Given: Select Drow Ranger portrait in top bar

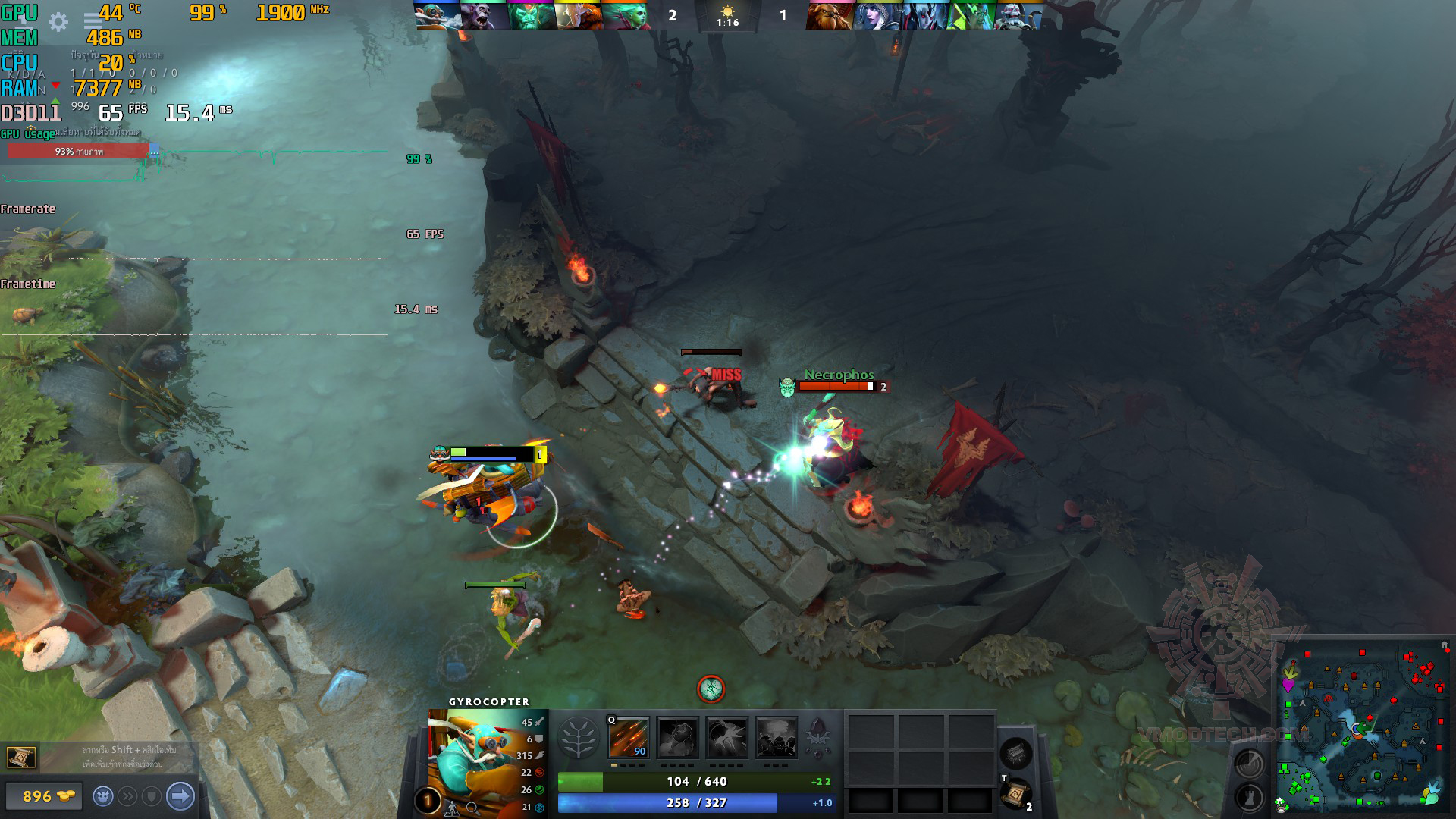Looking at the screenshot, I should pos(877,15).
